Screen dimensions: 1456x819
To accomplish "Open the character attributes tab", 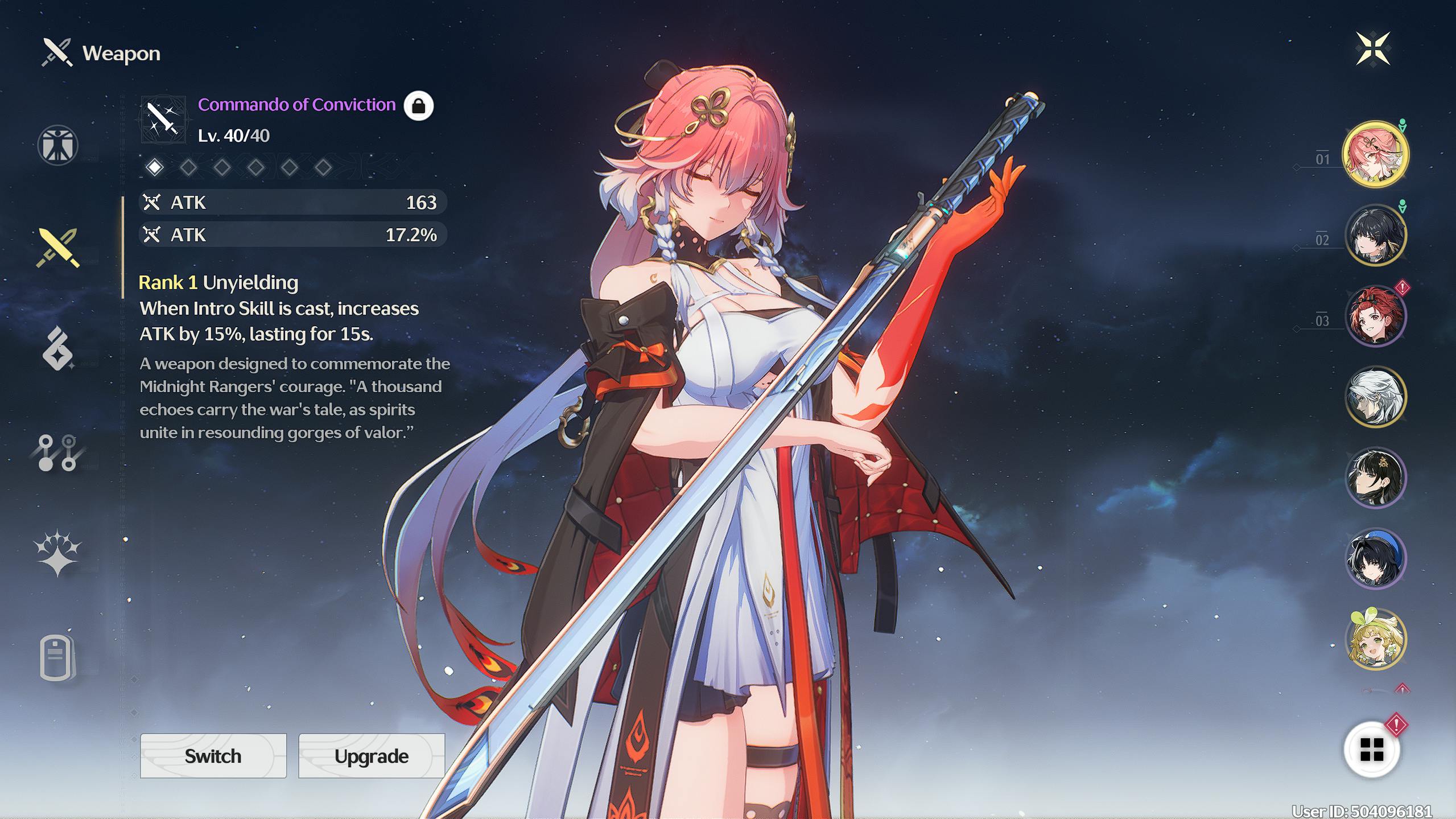I will (x=57, y=145).
